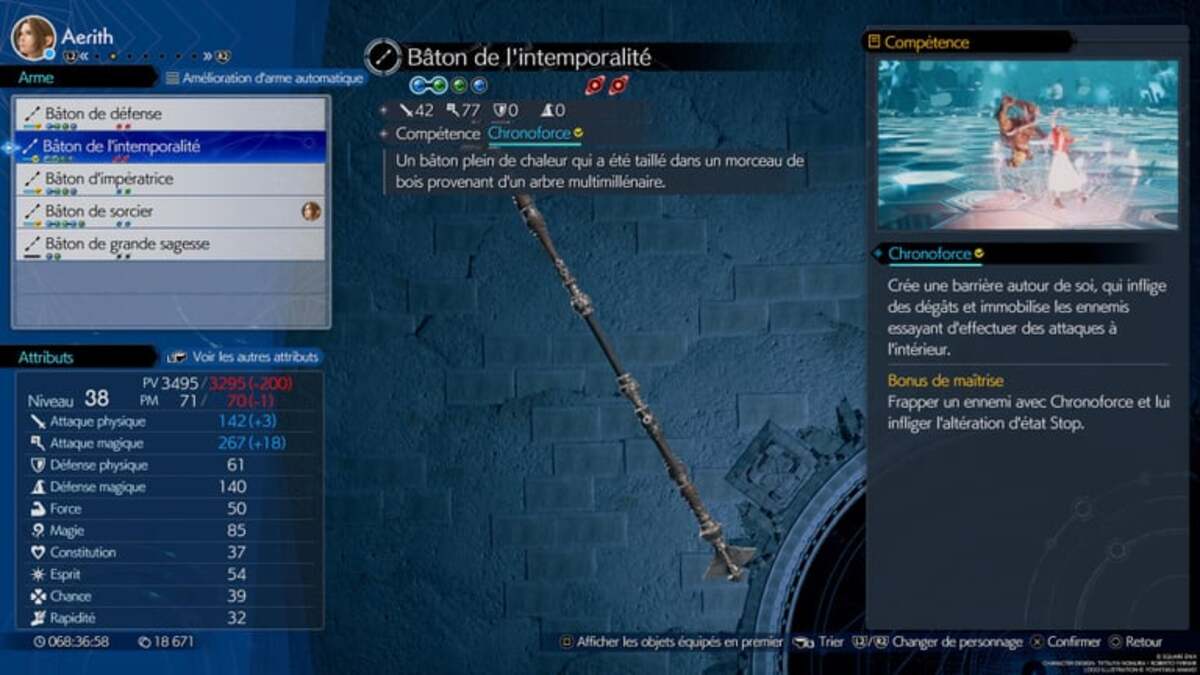The height and width of the screenshot is (675, 1200).
Task: Toggle Amélioration d'arme automatique
Action: 264,77
